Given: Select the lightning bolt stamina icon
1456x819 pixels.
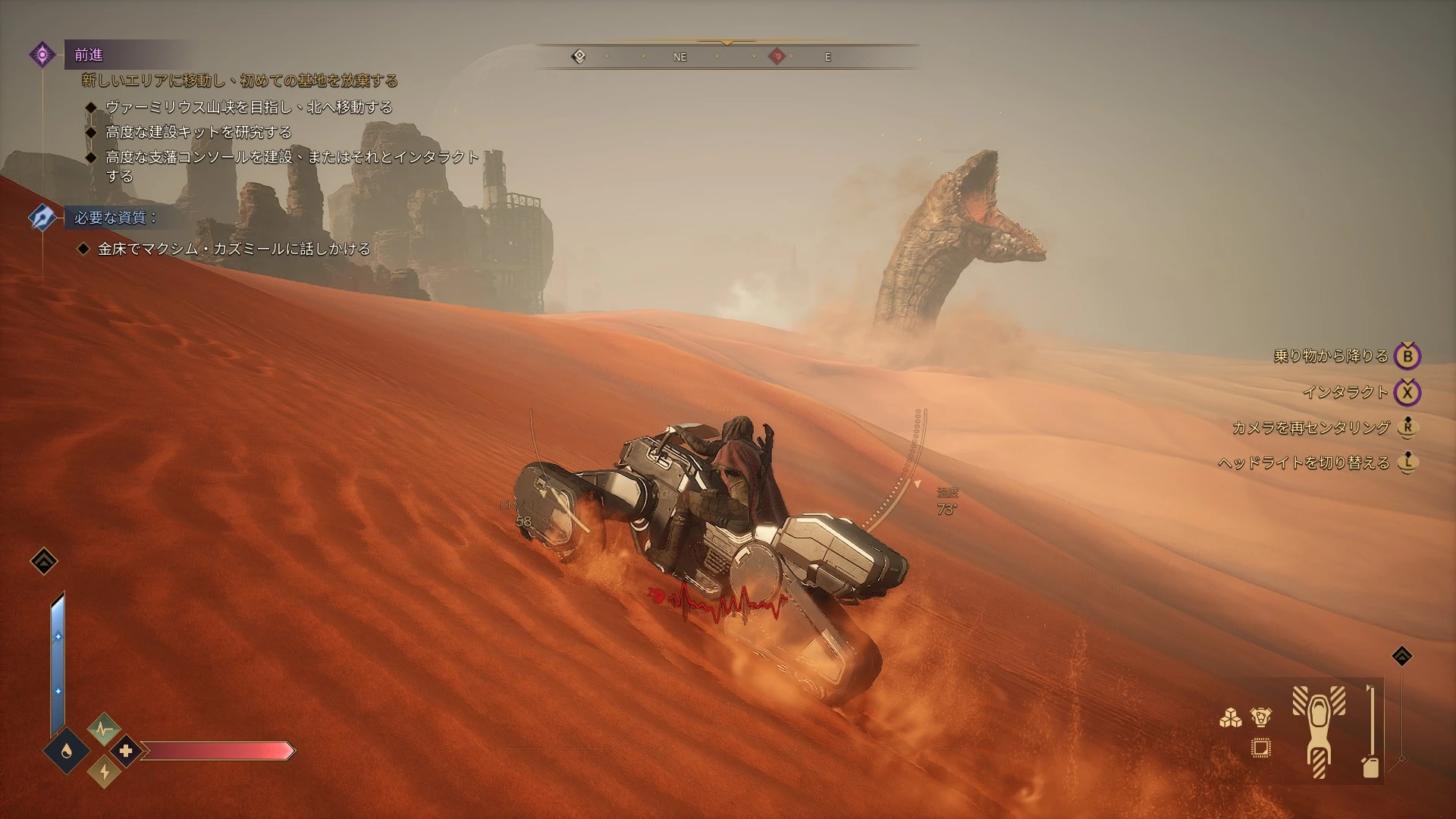Looking at the screenshot, I should tap(104, 772).
